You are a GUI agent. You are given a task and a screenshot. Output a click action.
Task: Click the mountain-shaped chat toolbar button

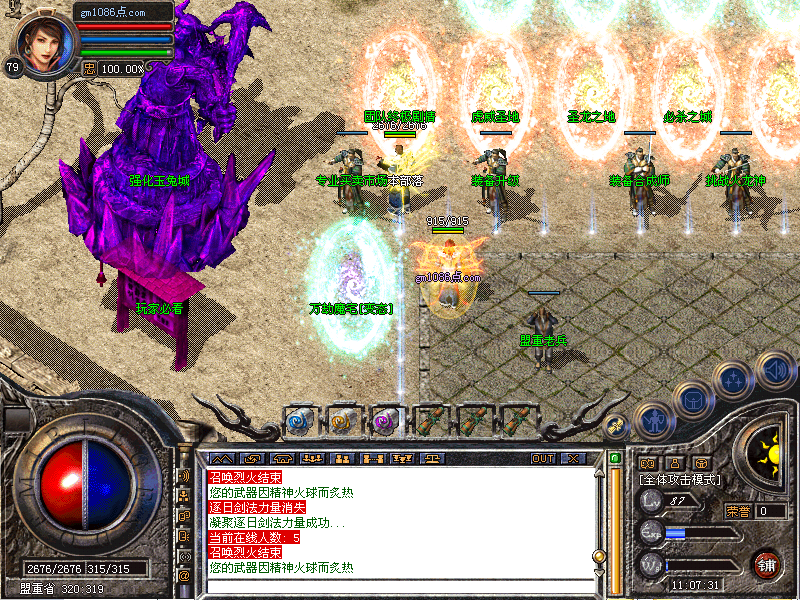(x=221, y=458)
